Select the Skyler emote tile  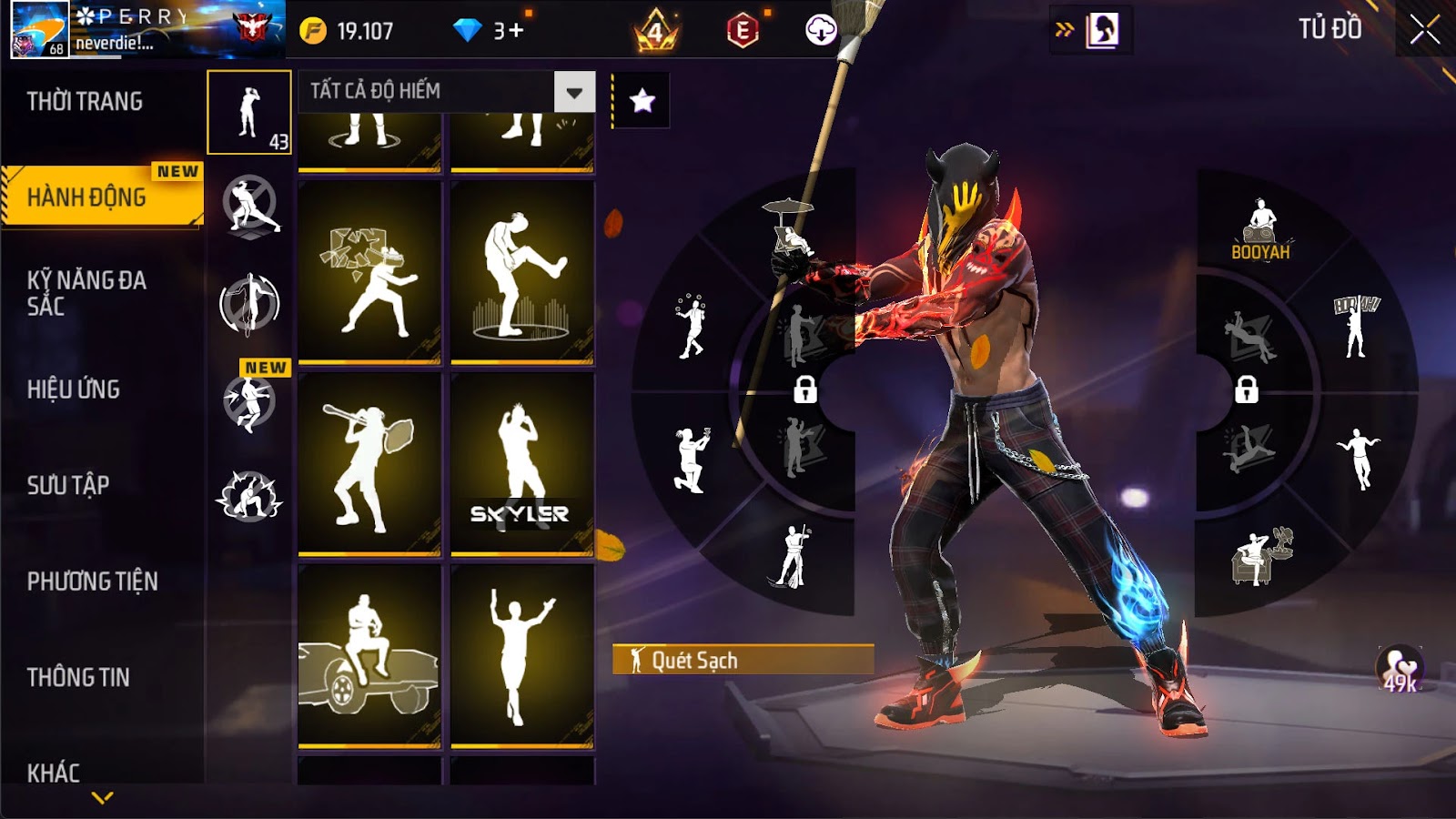pos(521,462)
